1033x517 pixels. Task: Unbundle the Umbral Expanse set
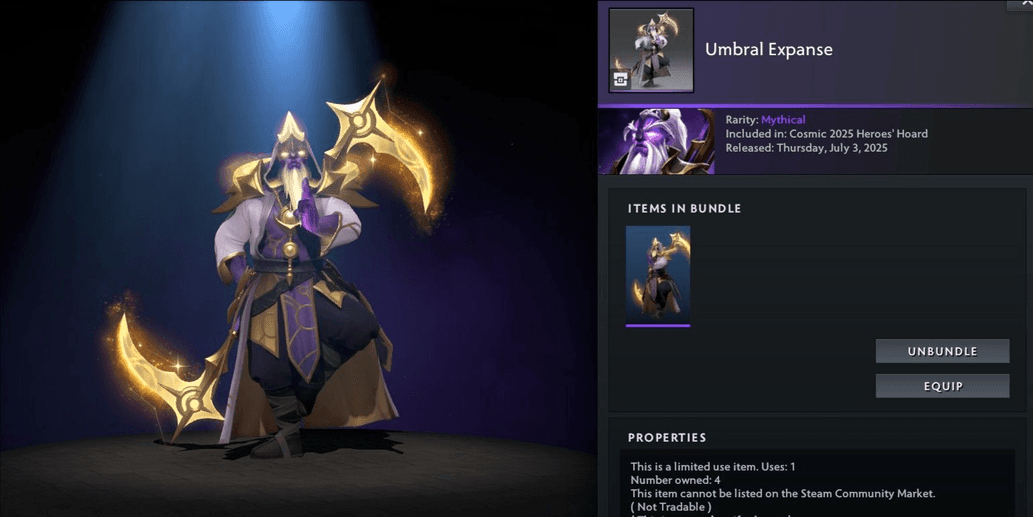pyautogui.click(x=942, y=351)
